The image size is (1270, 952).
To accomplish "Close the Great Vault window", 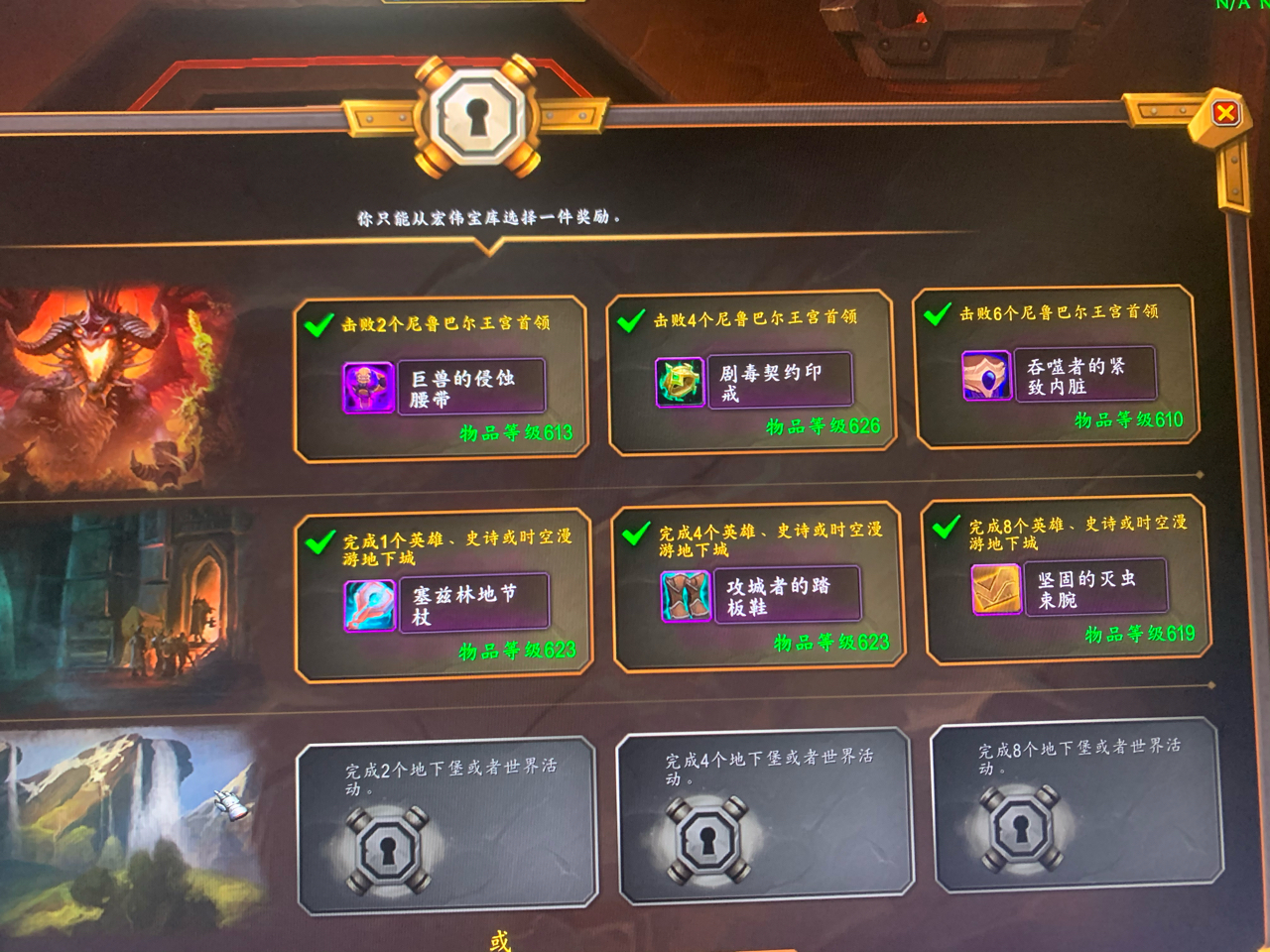I will (x=1224, y=113).
